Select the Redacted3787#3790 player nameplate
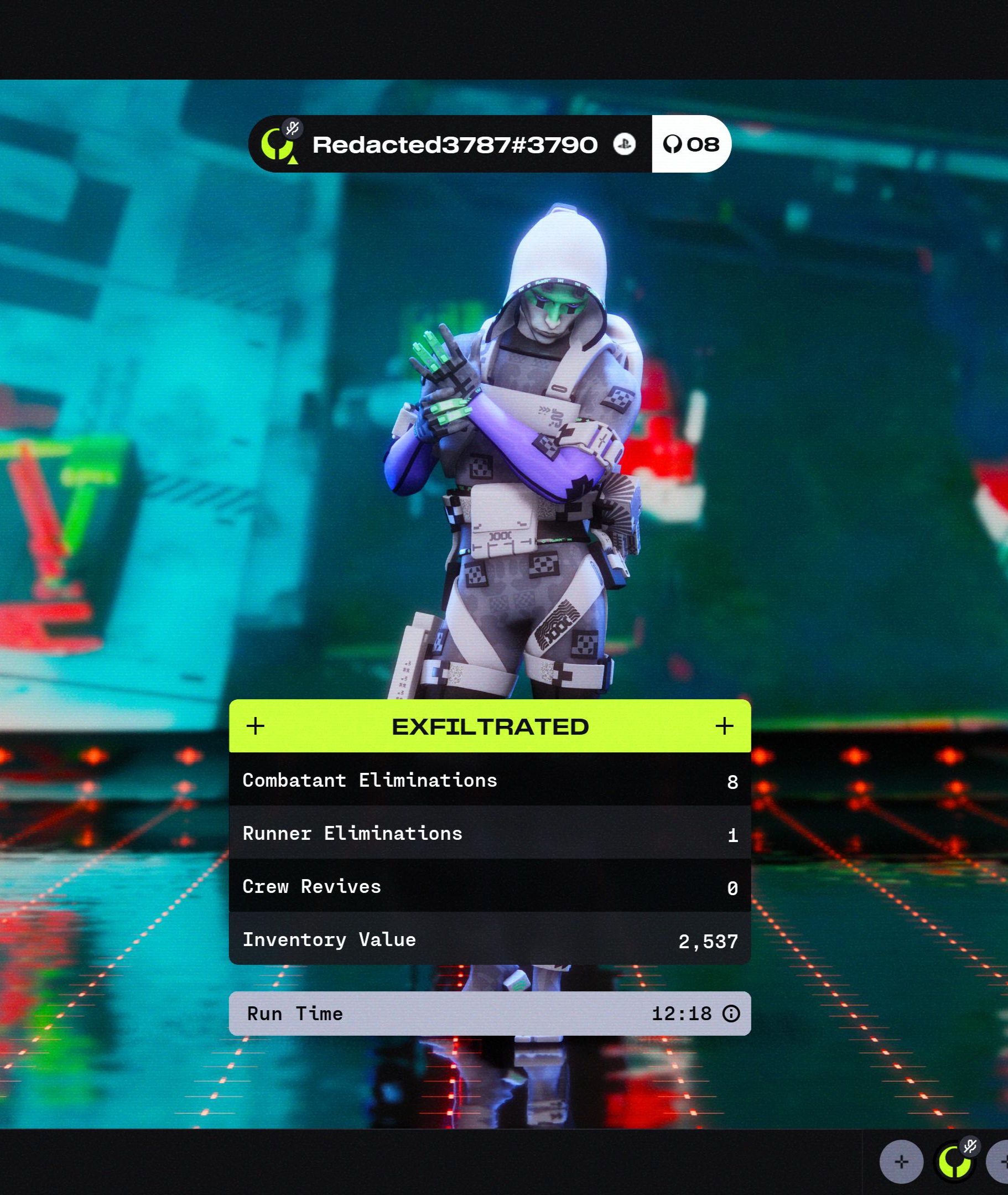1008x1195 pixels. coord(454,144)
